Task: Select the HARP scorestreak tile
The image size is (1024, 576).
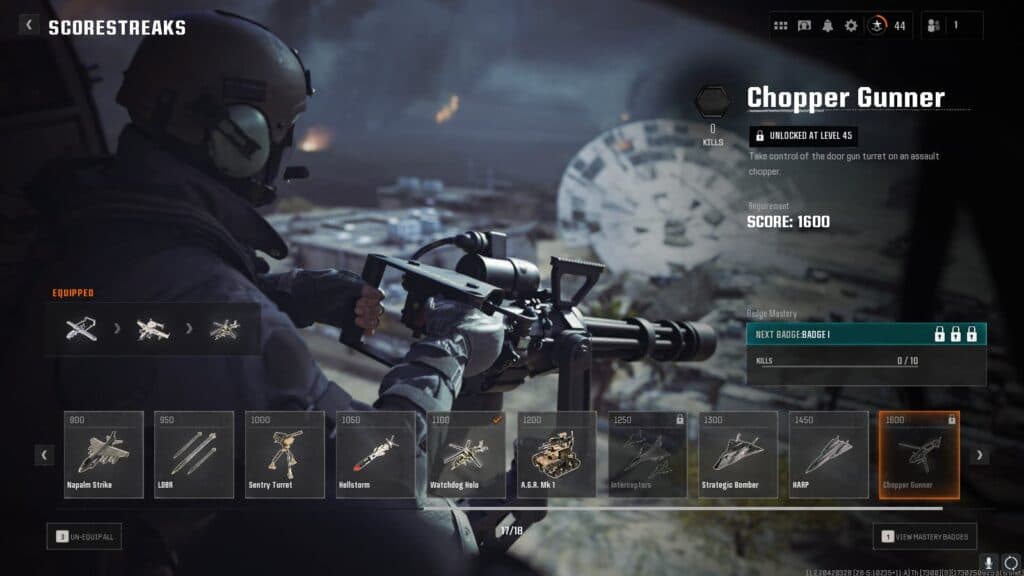Action: [828, 454]
